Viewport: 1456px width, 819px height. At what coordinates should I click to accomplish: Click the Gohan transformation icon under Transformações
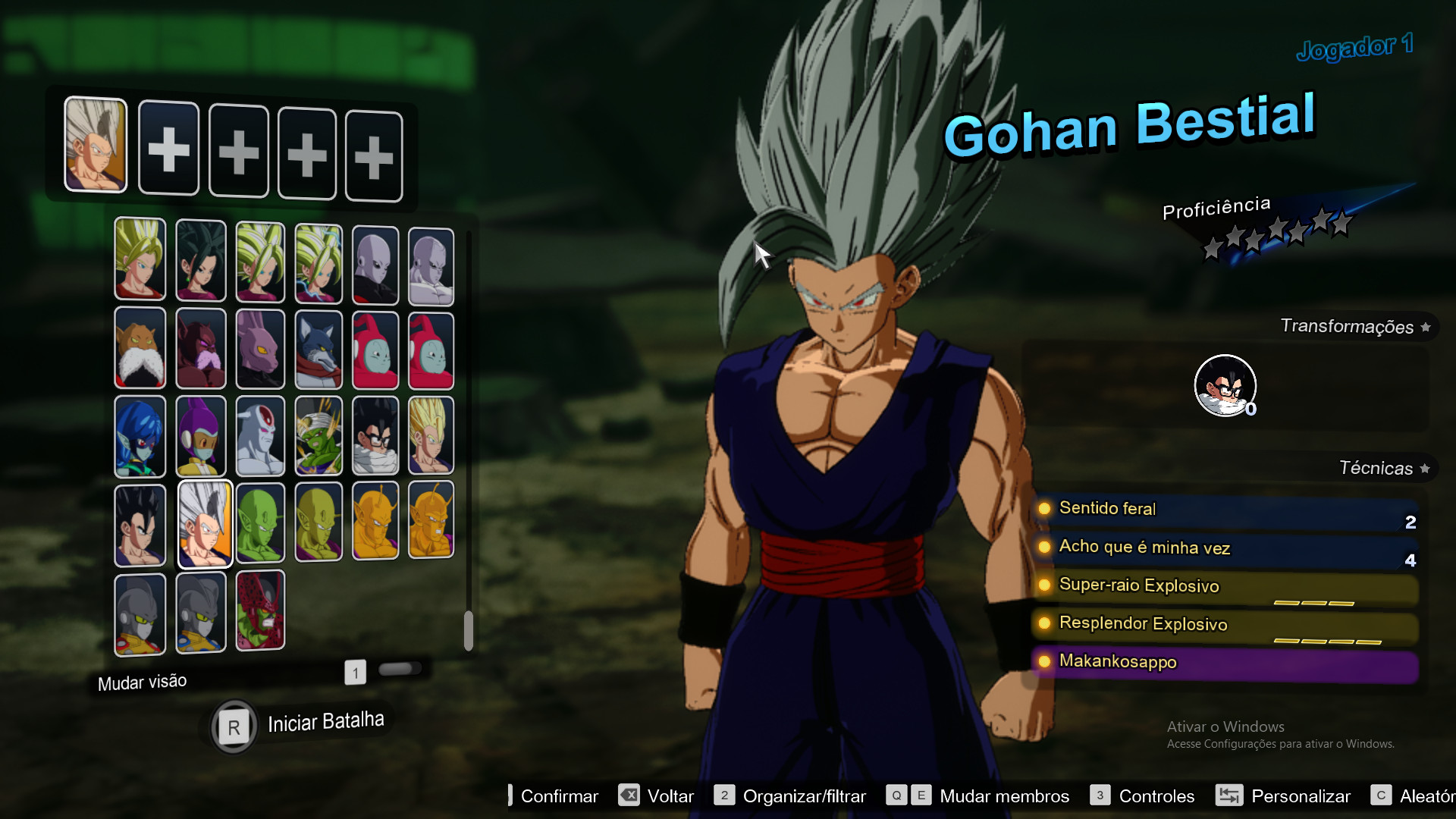[1225, 385]
